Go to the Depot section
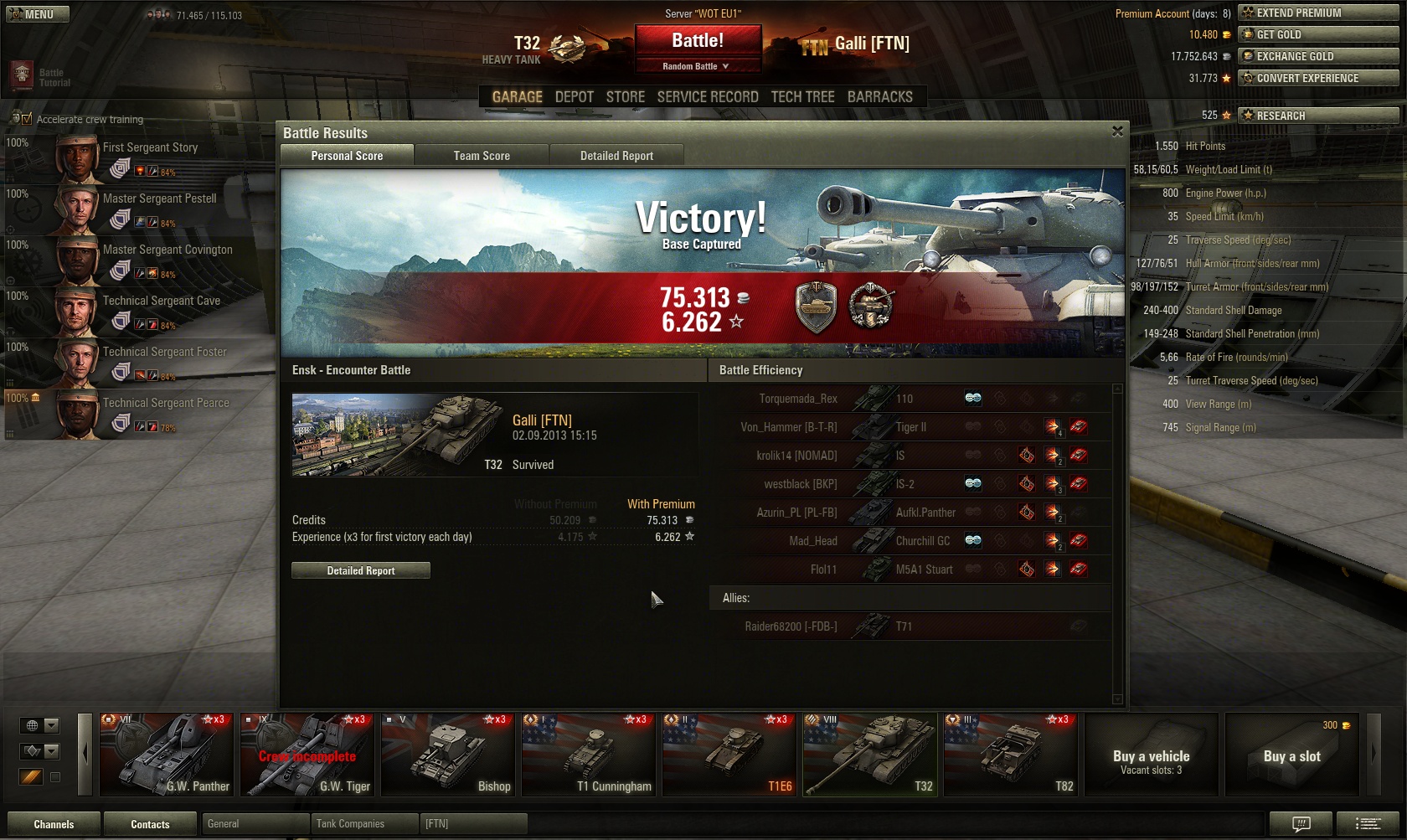The height and width of the screenshot is (840, 1407). (574, 97)
